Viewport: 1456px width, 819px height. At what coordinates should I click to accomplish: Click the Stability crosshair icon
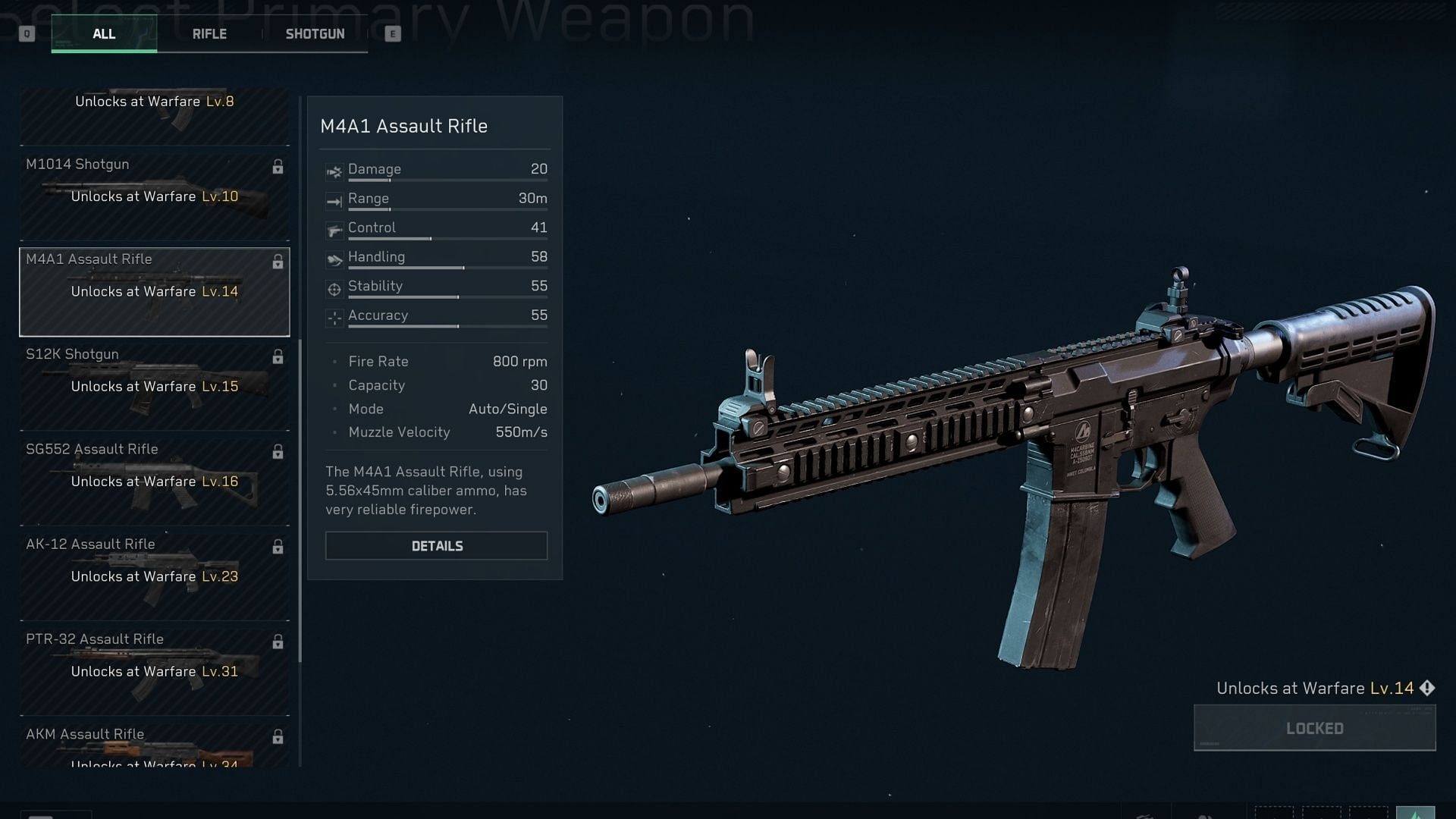[x=334, y=288]
